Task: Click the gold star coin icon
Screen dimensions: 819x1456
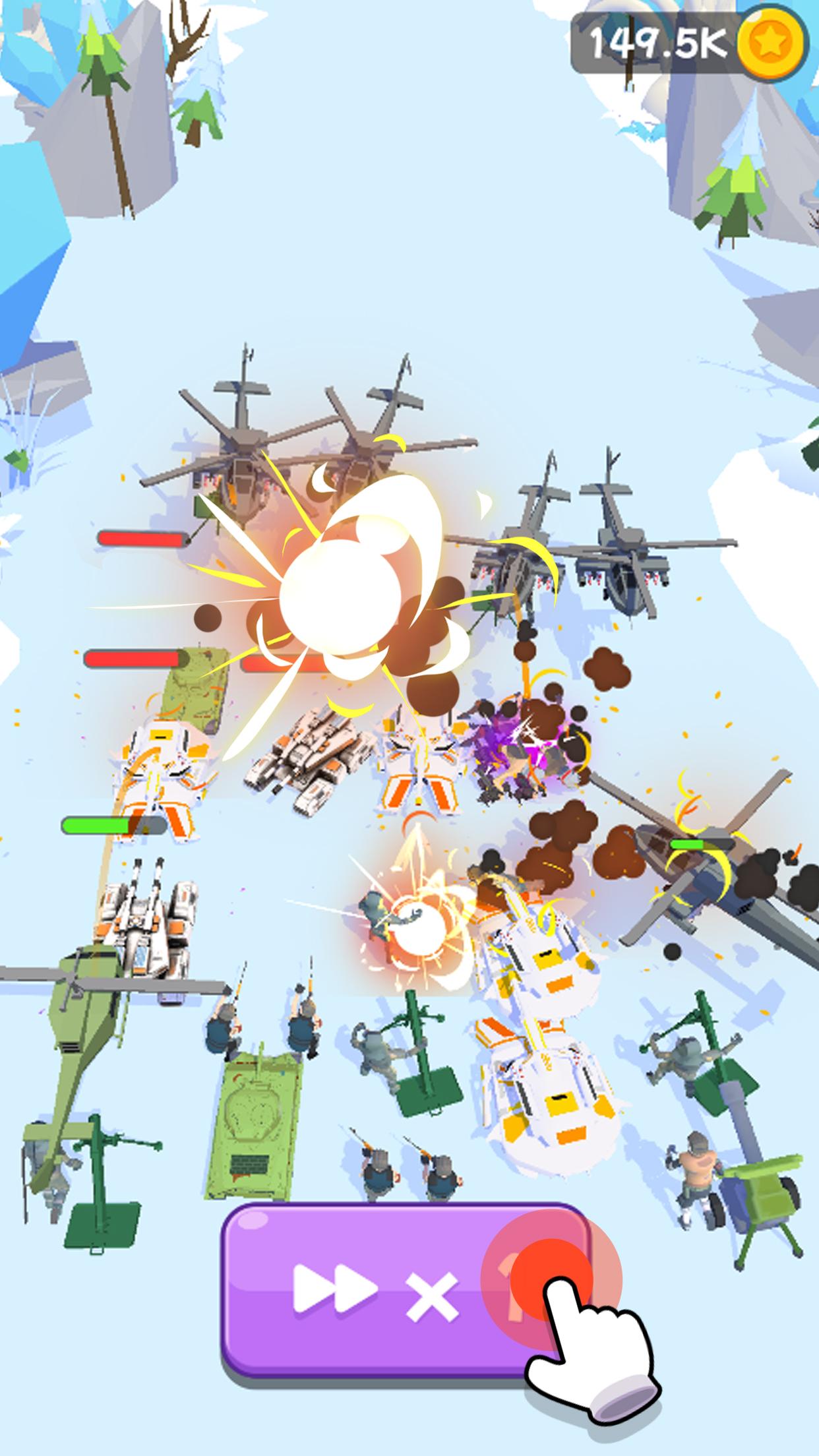Action: pyautogui.click(x=770, y=44)
